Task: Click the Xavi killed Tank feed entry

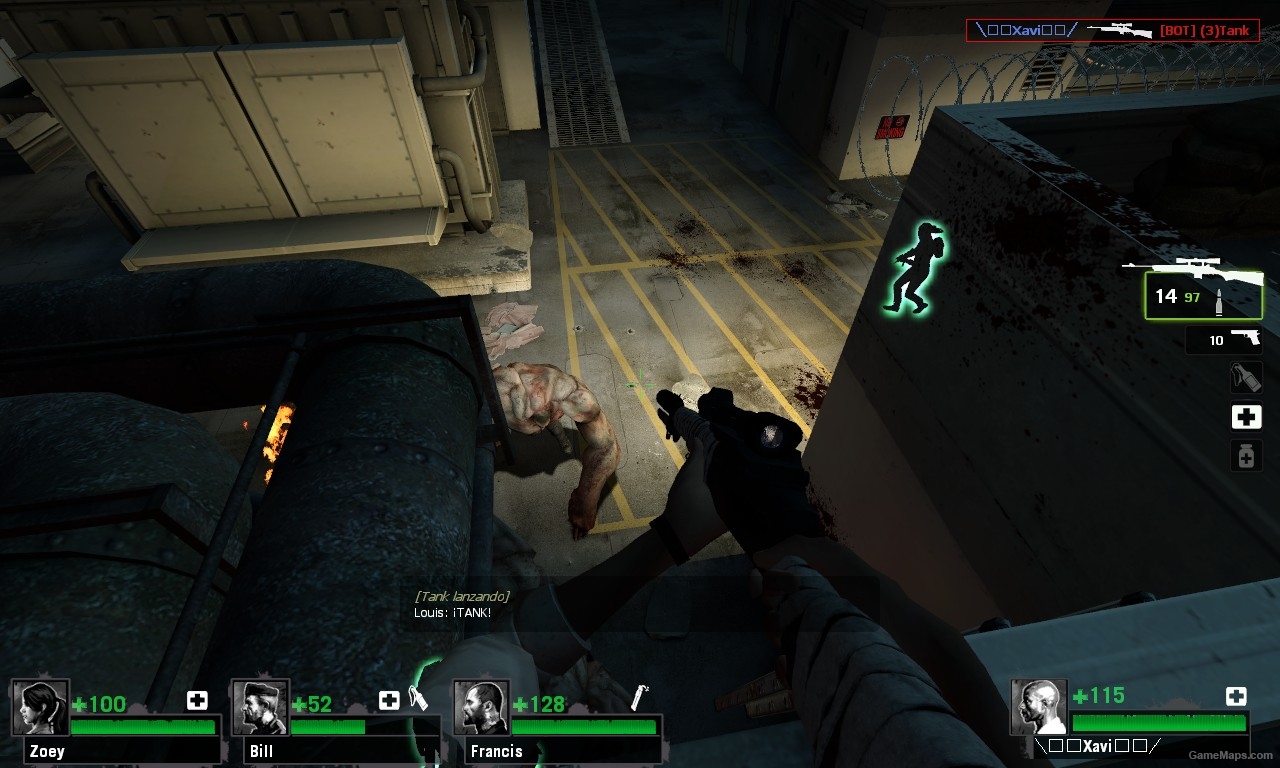Action: (1111, 31)
